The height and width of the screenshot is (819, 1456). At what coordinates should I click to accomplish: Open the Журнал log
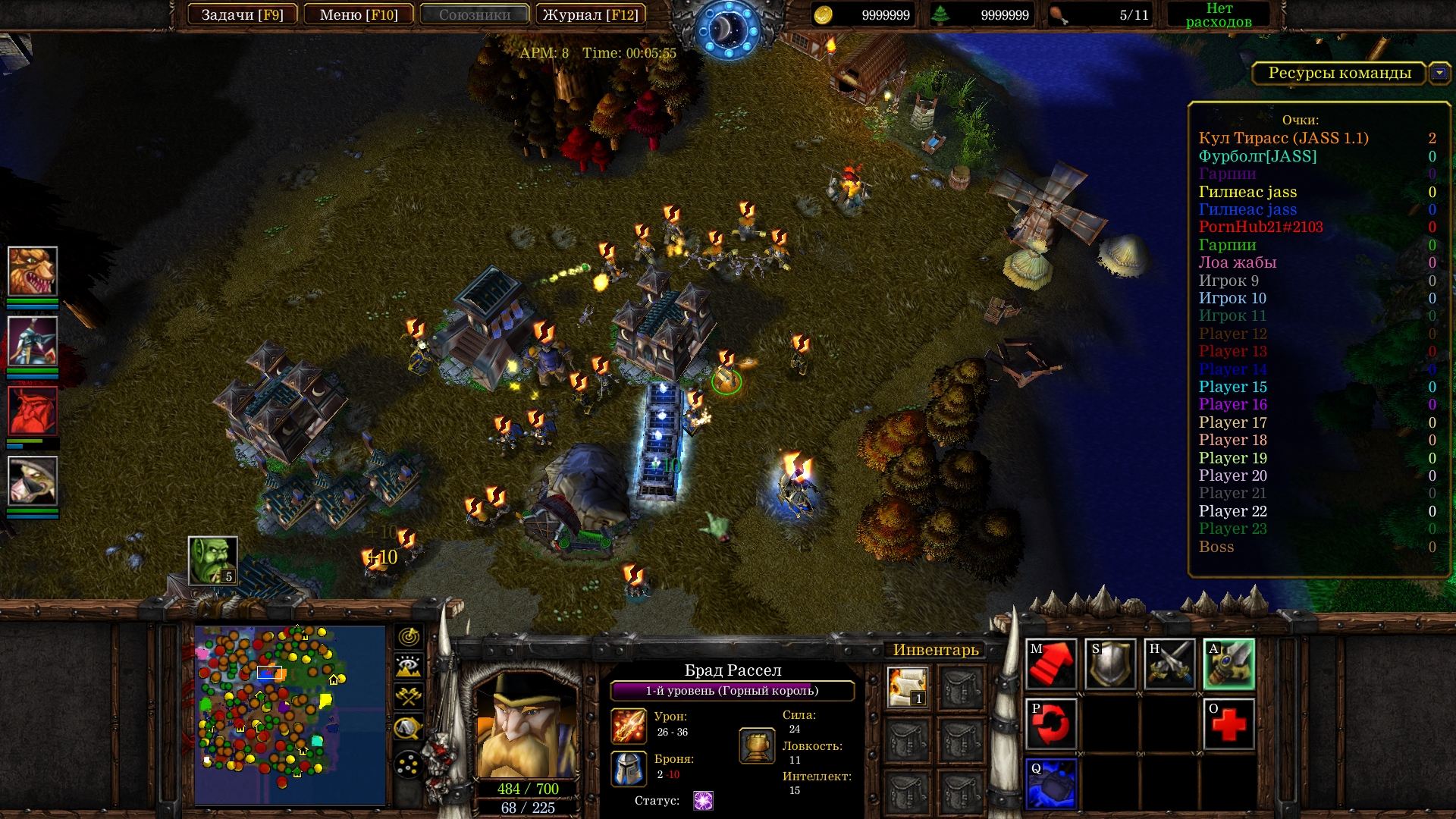(x=590, y=15)
